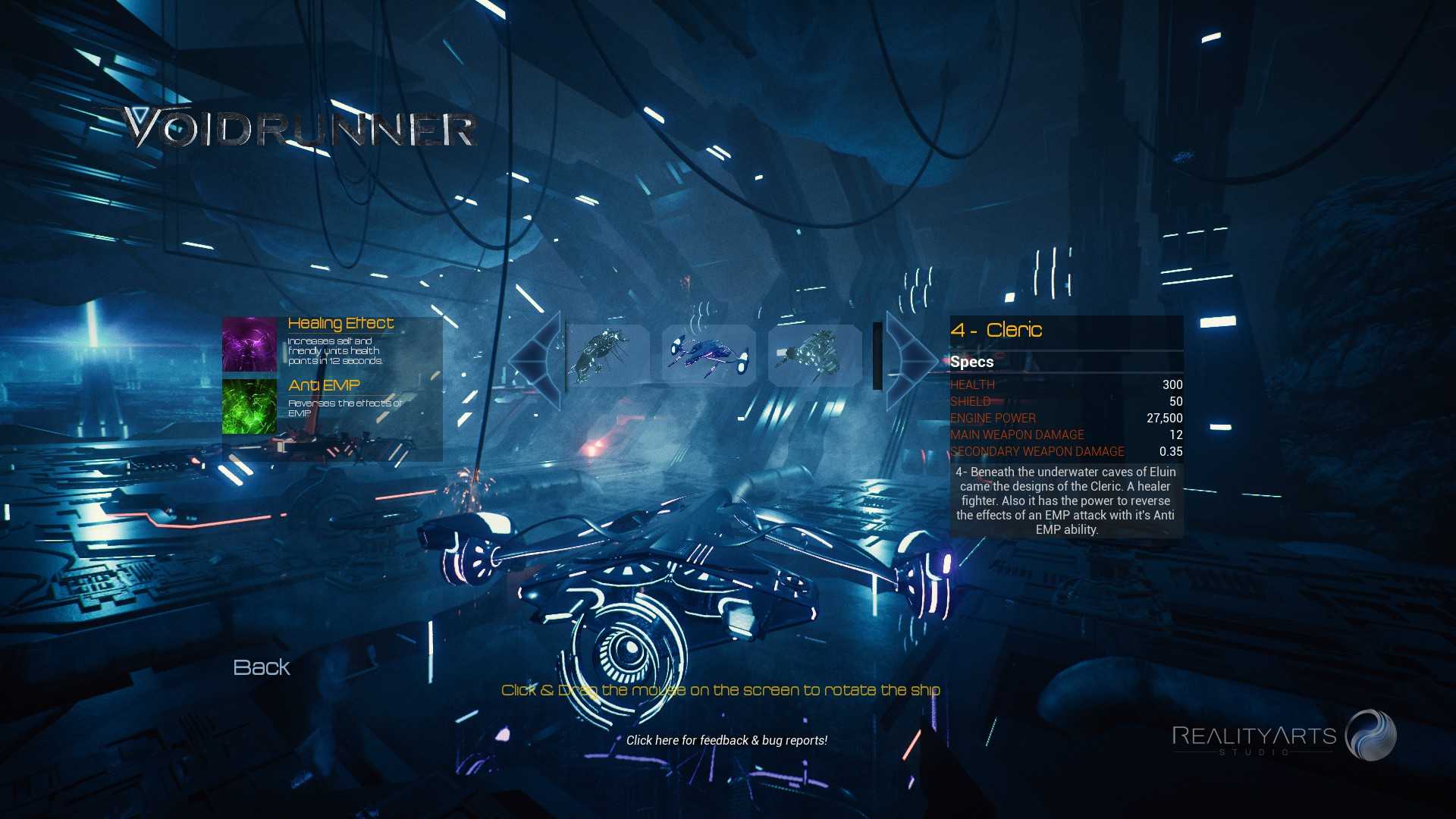Open the feedback & bug reports link
Screen dimensions: 1456x819
(726, 740)
